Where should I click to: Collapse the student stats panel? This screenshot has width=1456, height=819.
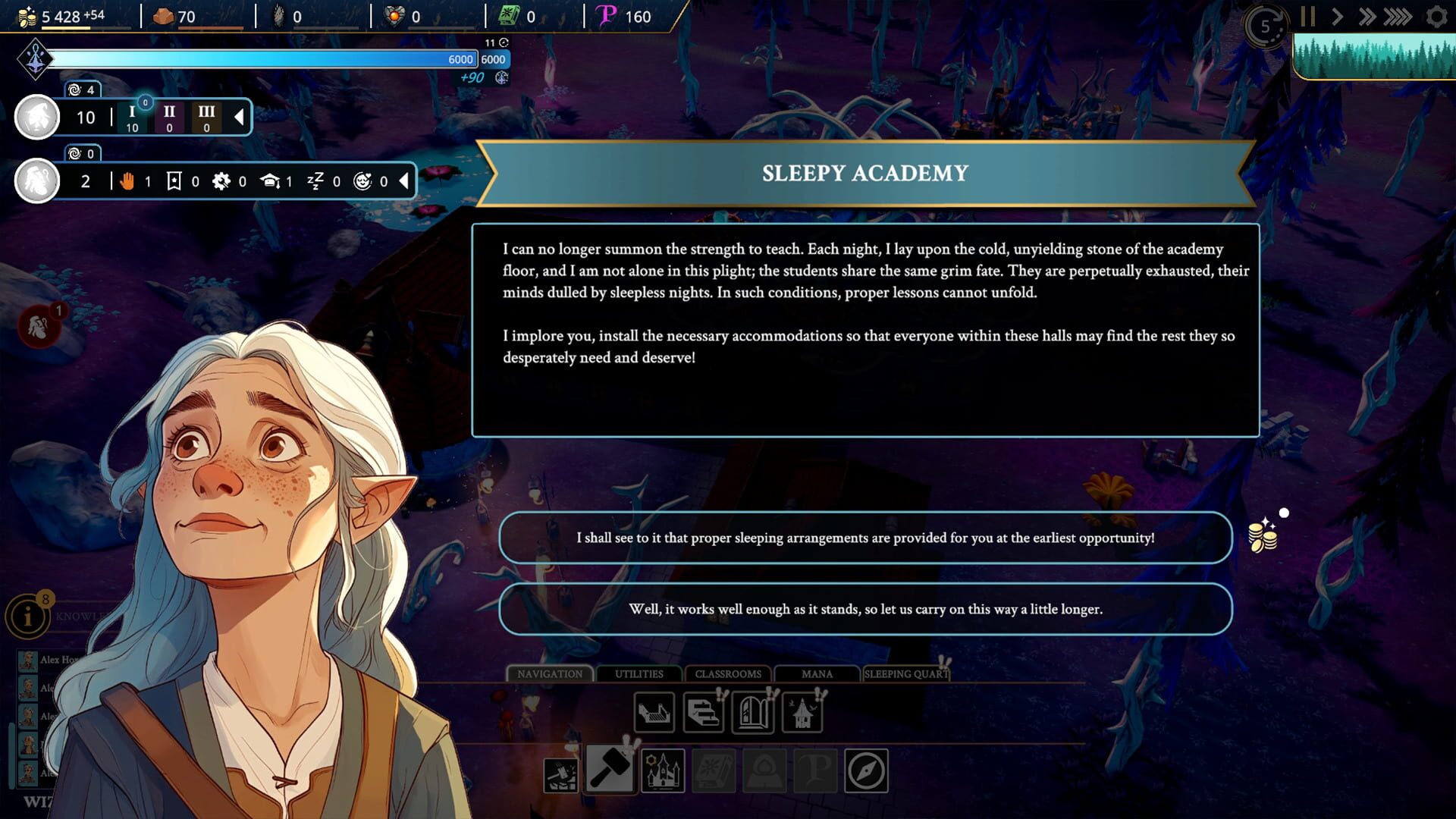[402, 182]
